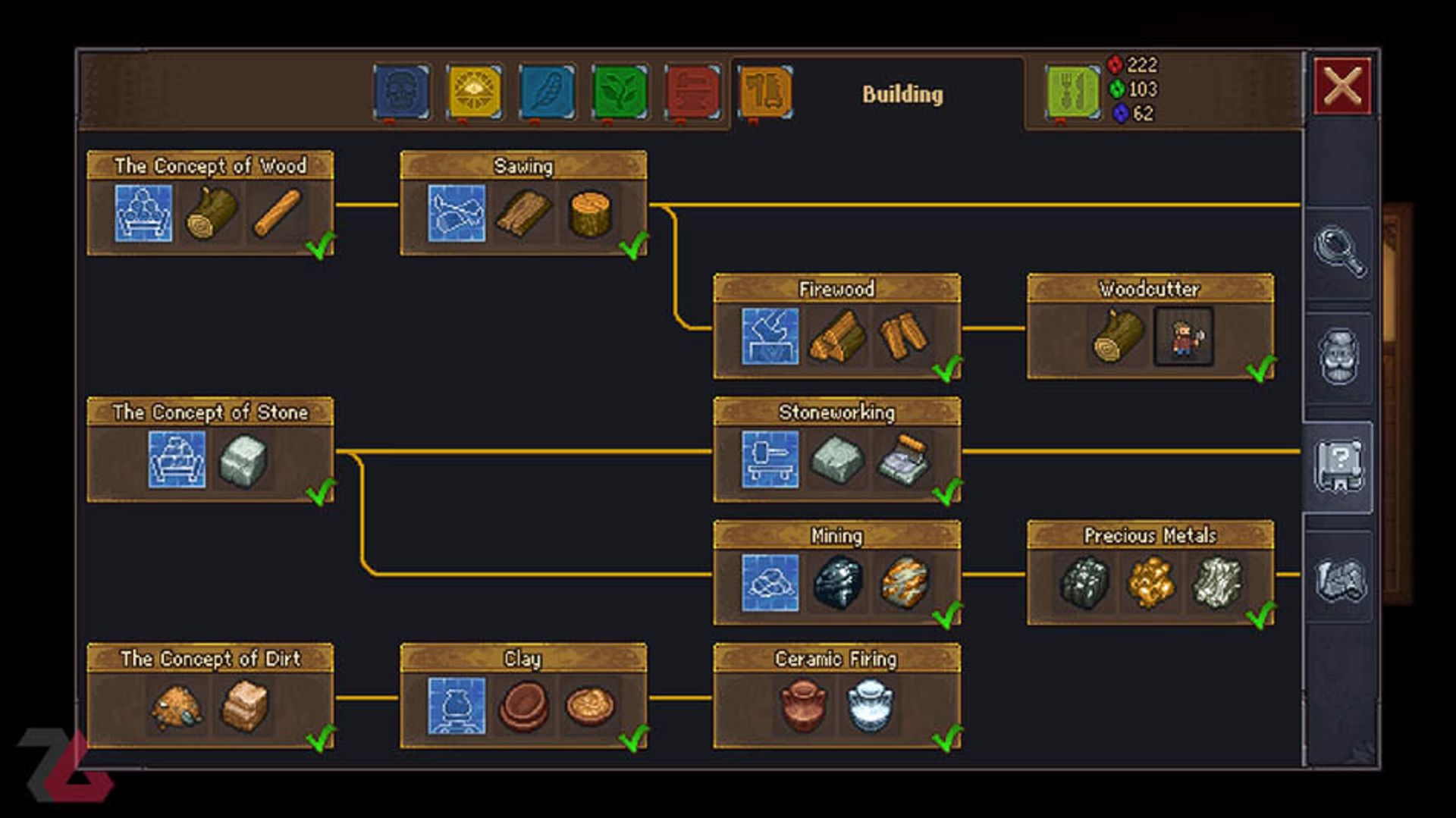Click the green fork-and-knife book icon
This screenshot has width=1456, height=818.
[1072, 91]
